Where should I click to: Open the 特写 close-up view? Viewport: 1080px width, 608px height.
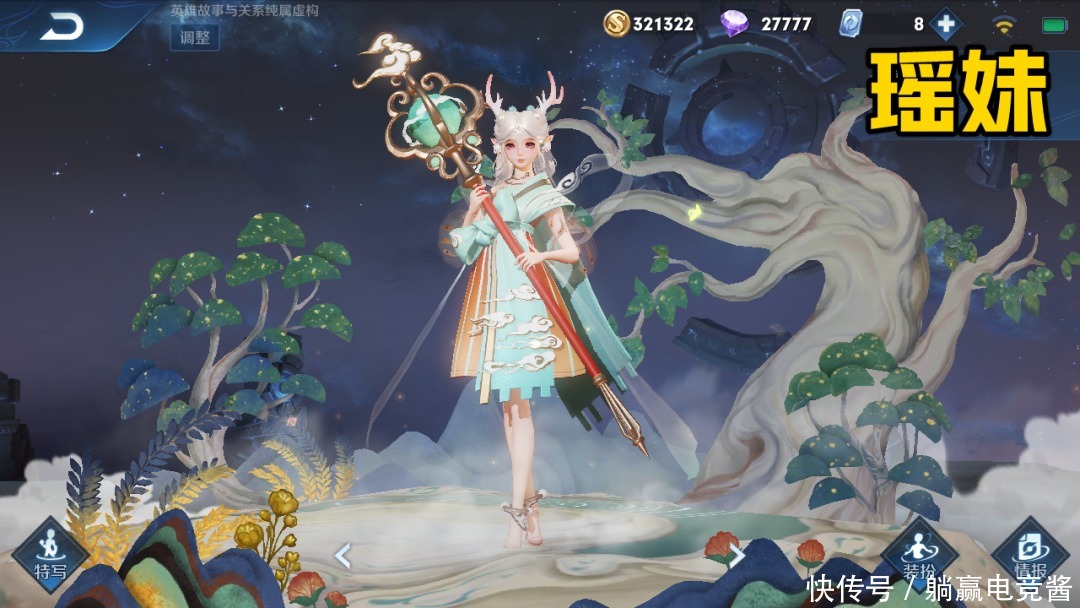[49, 555]
